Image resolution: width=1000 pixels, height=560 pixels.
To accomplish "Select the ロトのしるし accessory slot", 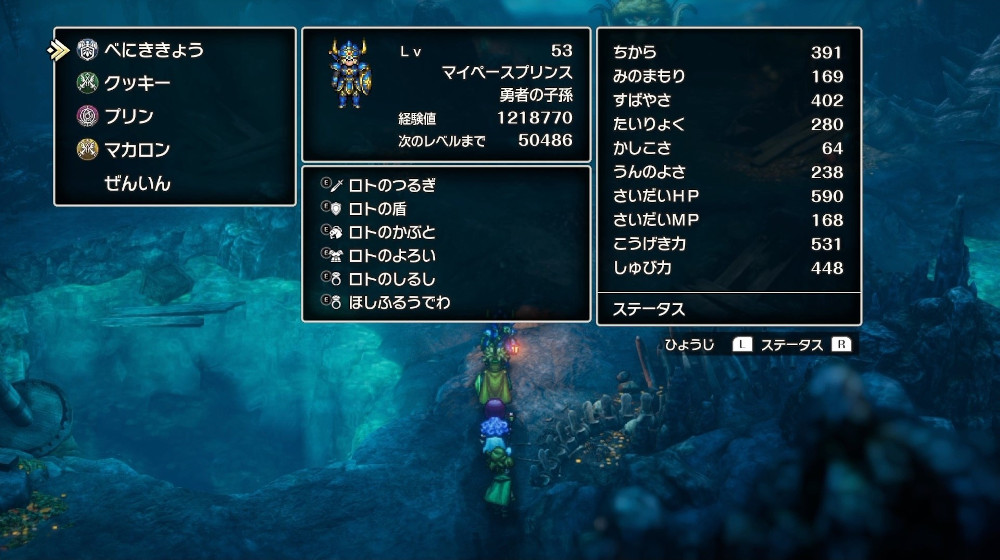I will point(392,279).
